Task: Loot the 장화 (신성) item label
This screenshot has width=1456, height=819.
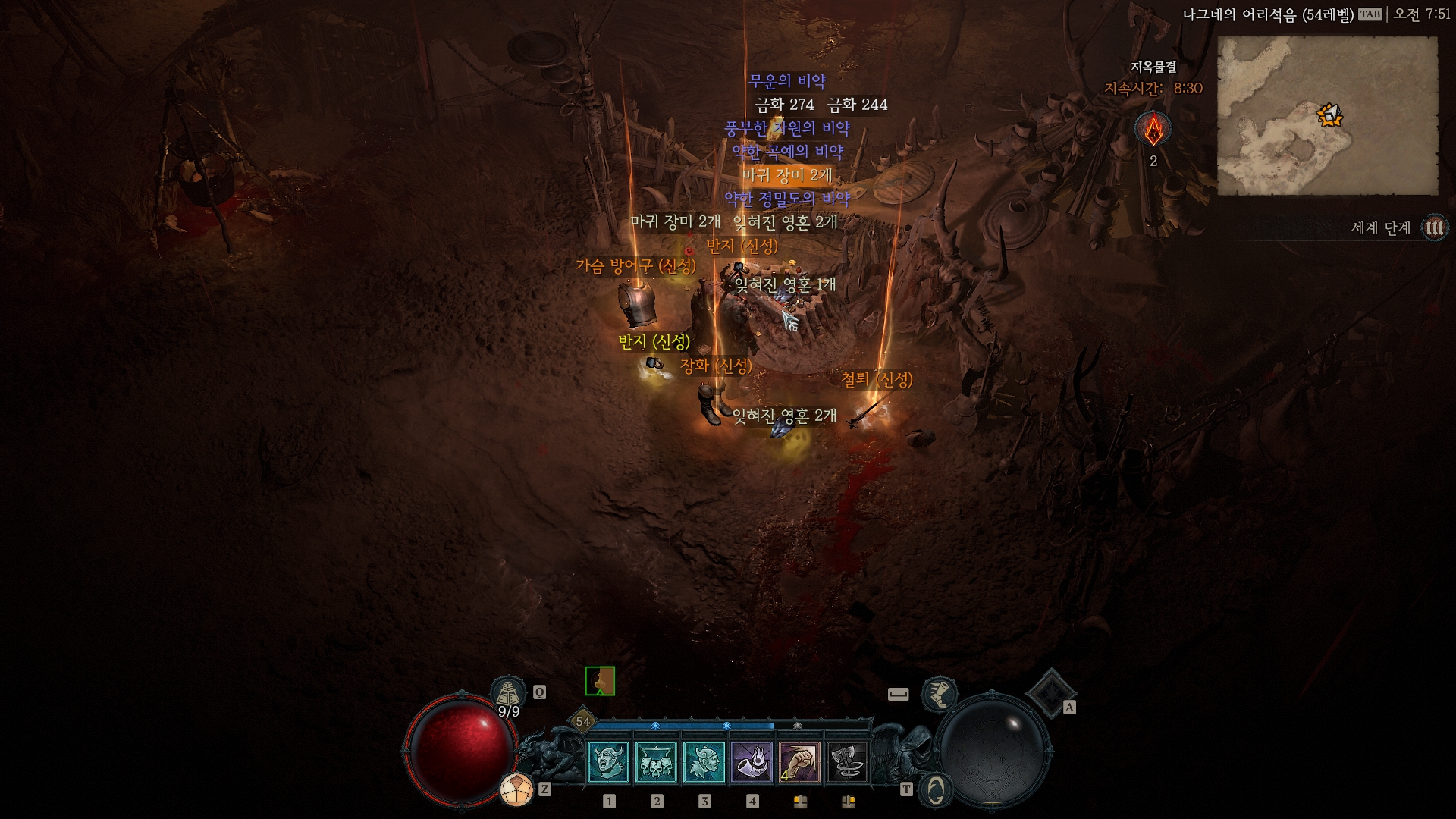Action: point(716,366)
